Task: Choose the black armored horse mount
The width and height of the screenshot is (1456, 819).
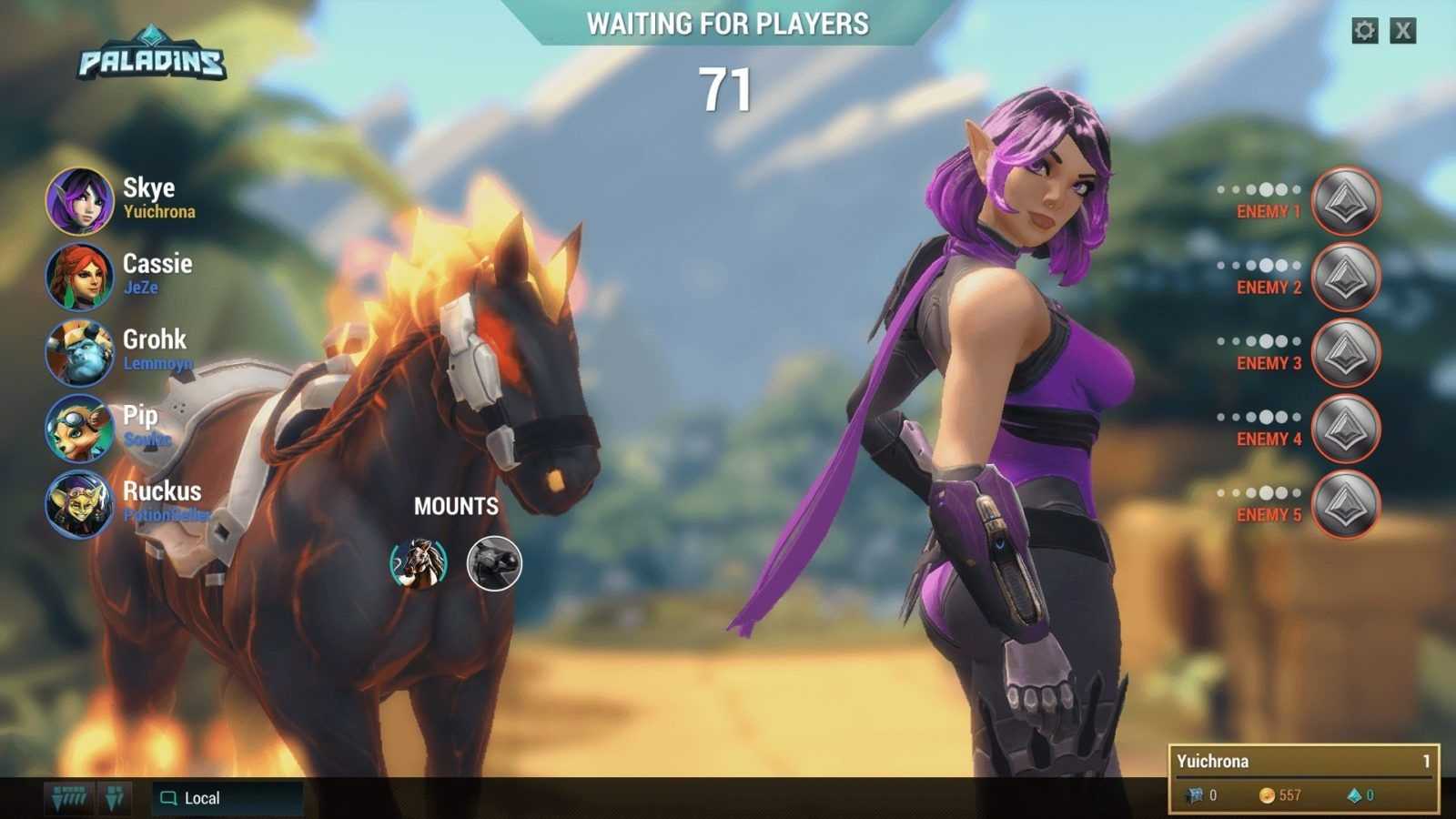Action: point(494,563)
